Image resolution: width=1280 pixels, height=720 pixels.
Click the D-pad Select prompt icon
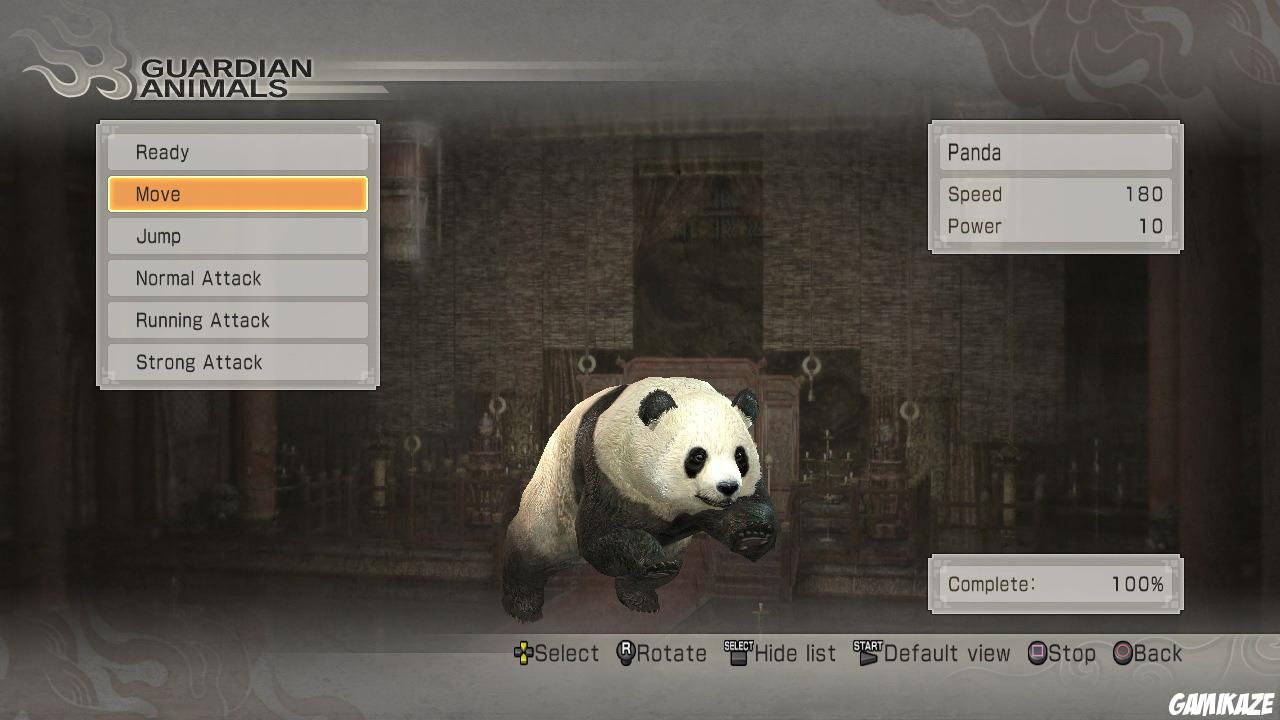(x=524, y=653)
